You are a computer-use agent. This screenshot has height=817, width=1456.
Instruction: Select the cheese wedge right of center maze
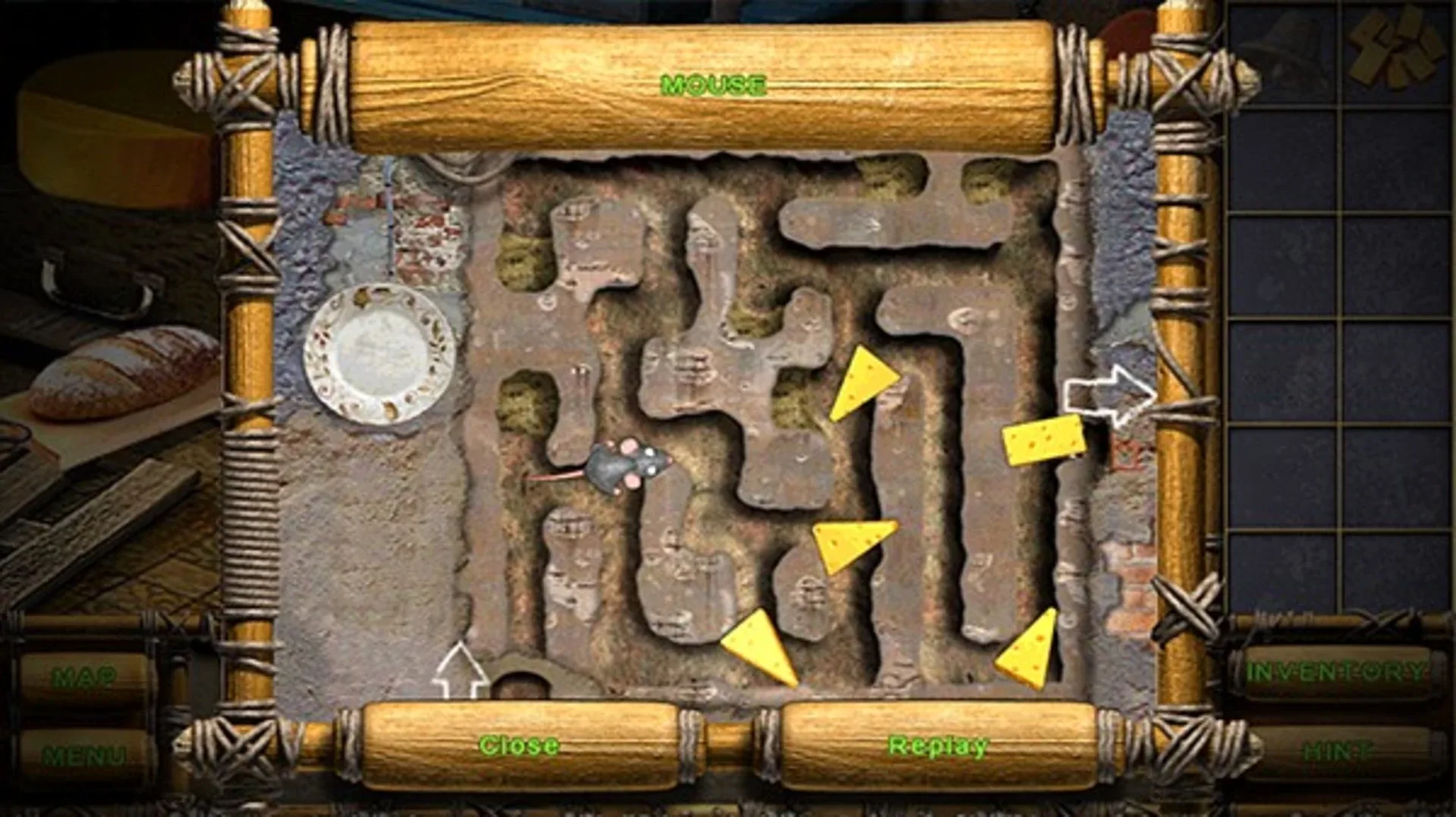click(x=864, y=387)
